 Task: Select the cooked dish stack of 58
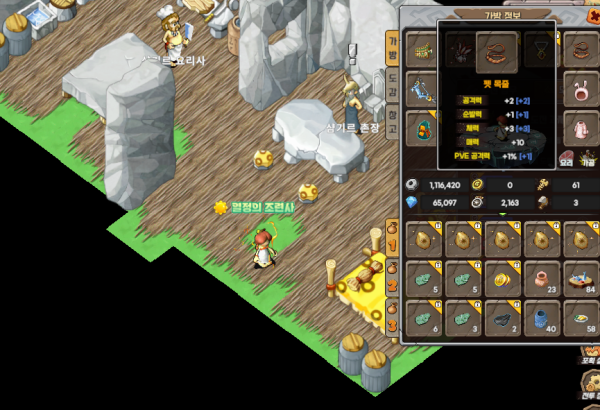tap(580, 317)
